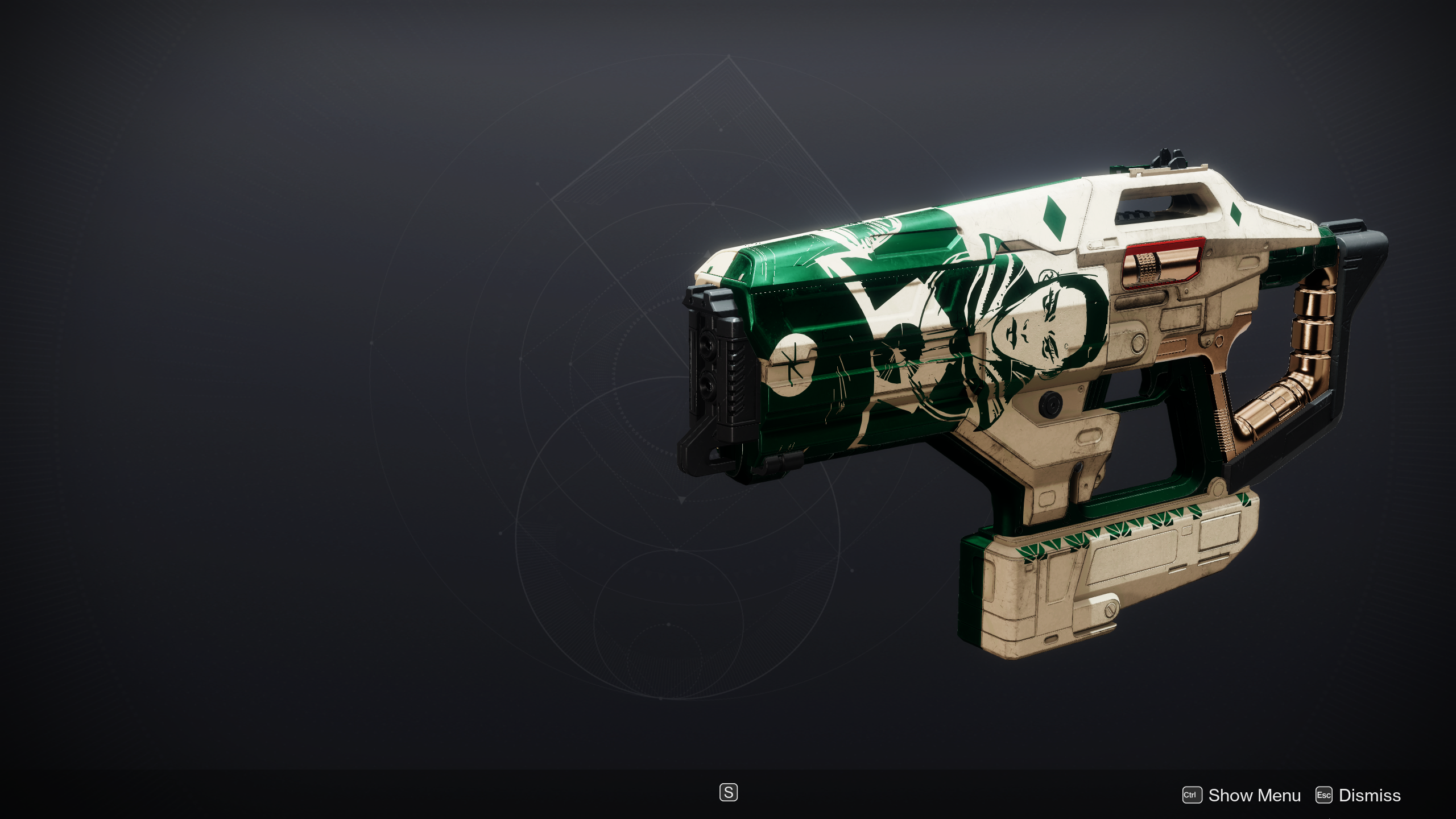
Task: Click the Ctrl key prompt icon
Action: point(1192,795)
